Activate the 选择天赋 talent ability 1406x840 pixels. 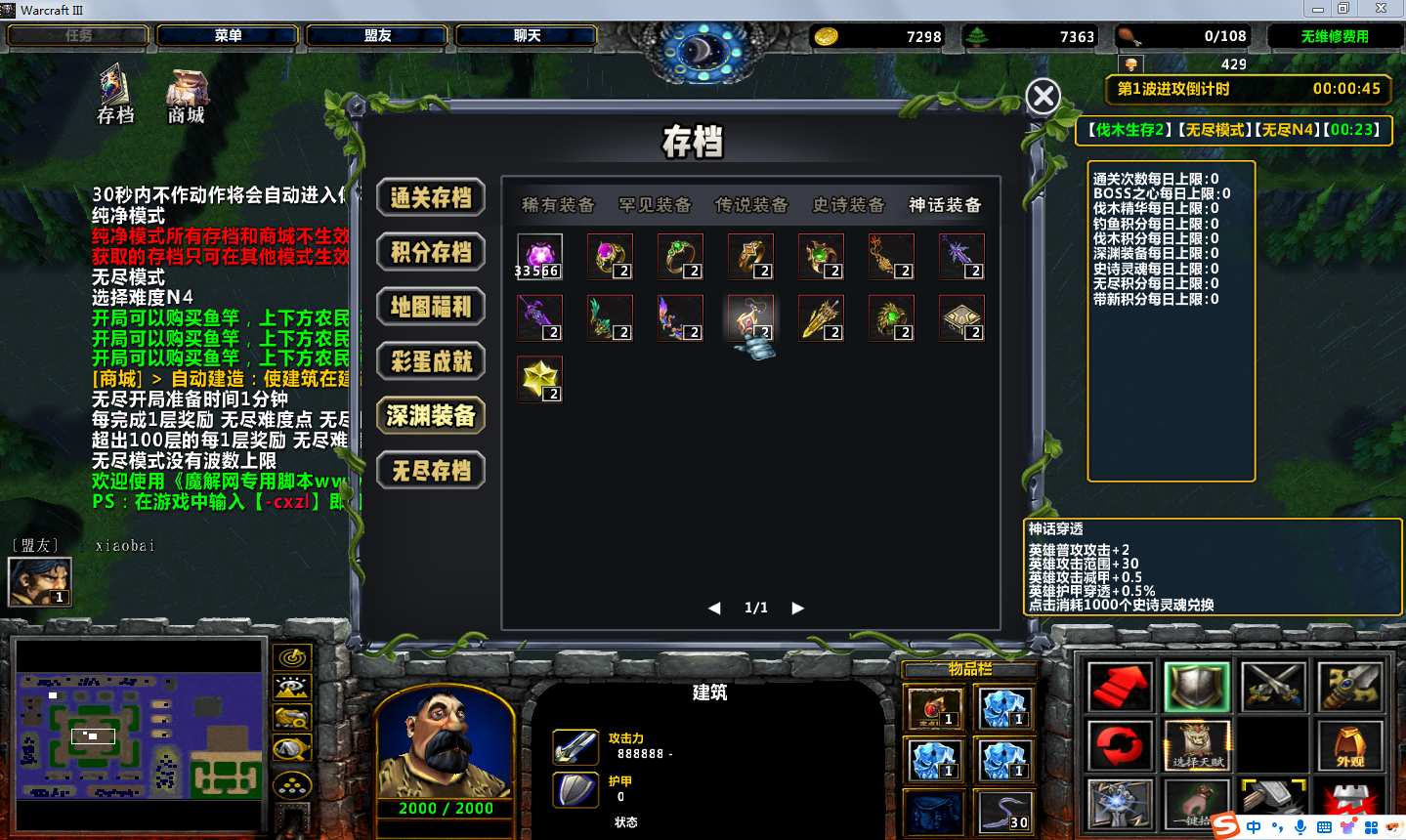[1198, 746]
